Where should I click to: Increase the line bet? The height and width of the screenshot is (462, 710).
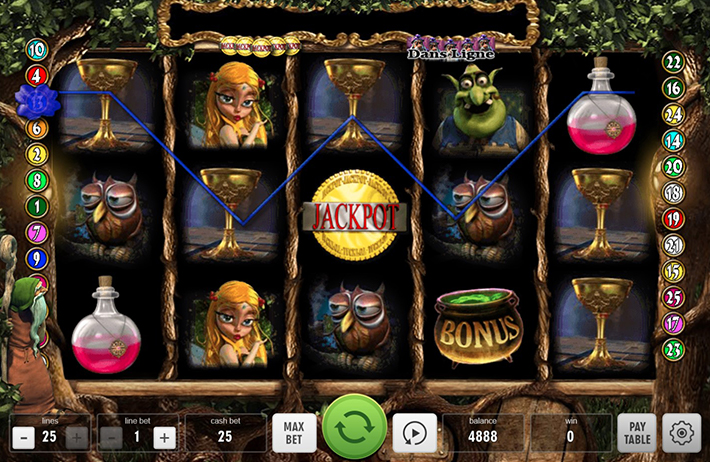[x=165, y=437]
